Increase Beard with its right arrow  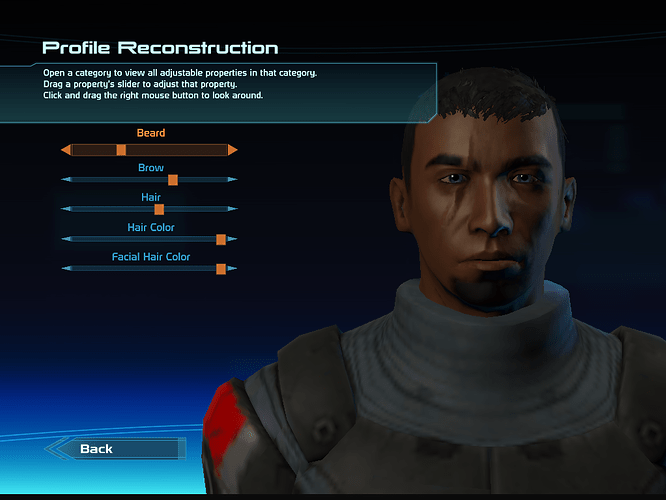click(233, 150)
